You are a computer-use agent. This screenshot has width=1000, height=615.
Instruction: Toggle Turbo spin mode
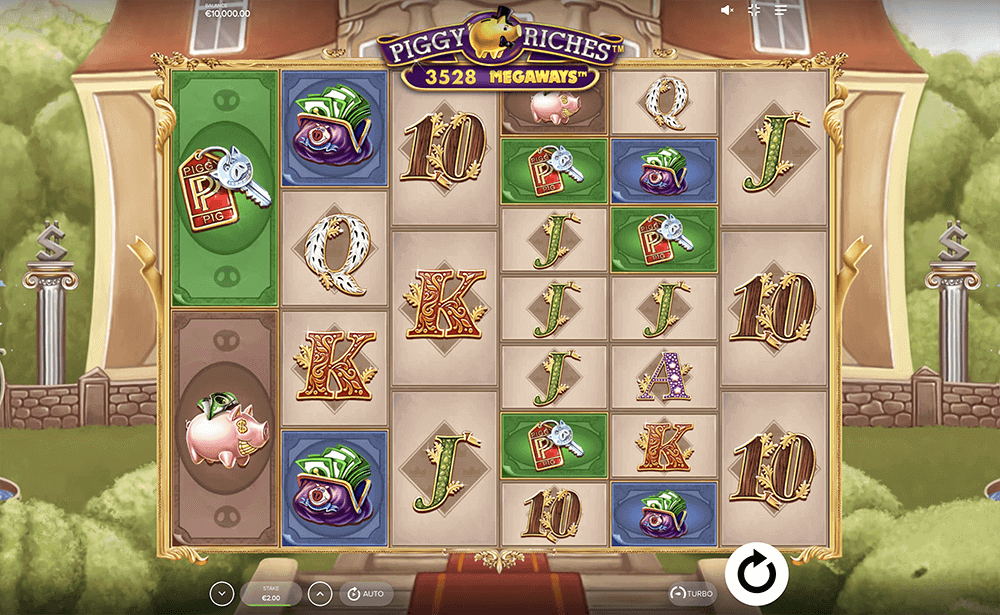point(693,593)
